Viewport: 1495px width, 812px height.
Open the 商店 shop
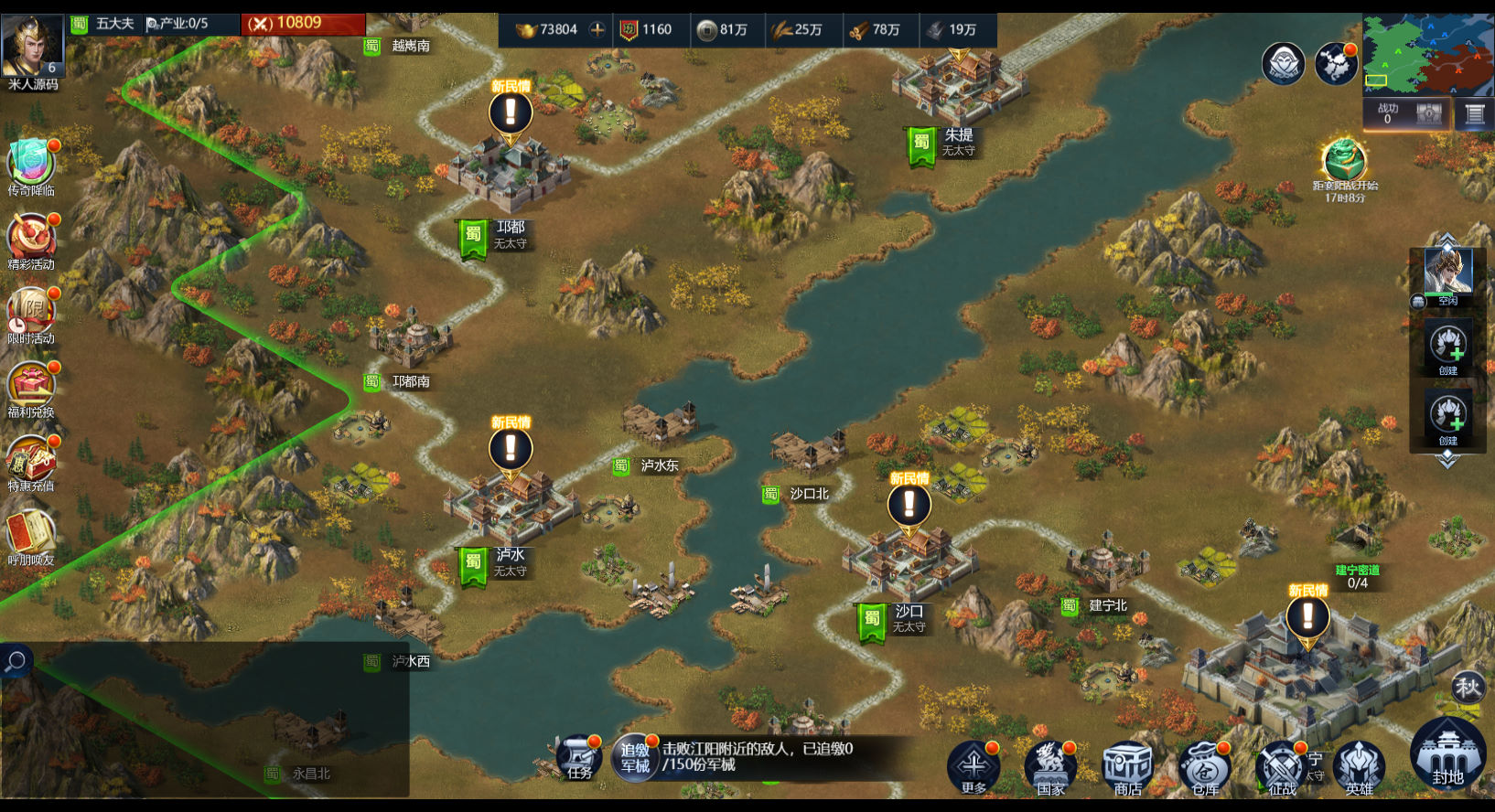click(x=1127, y=766)
